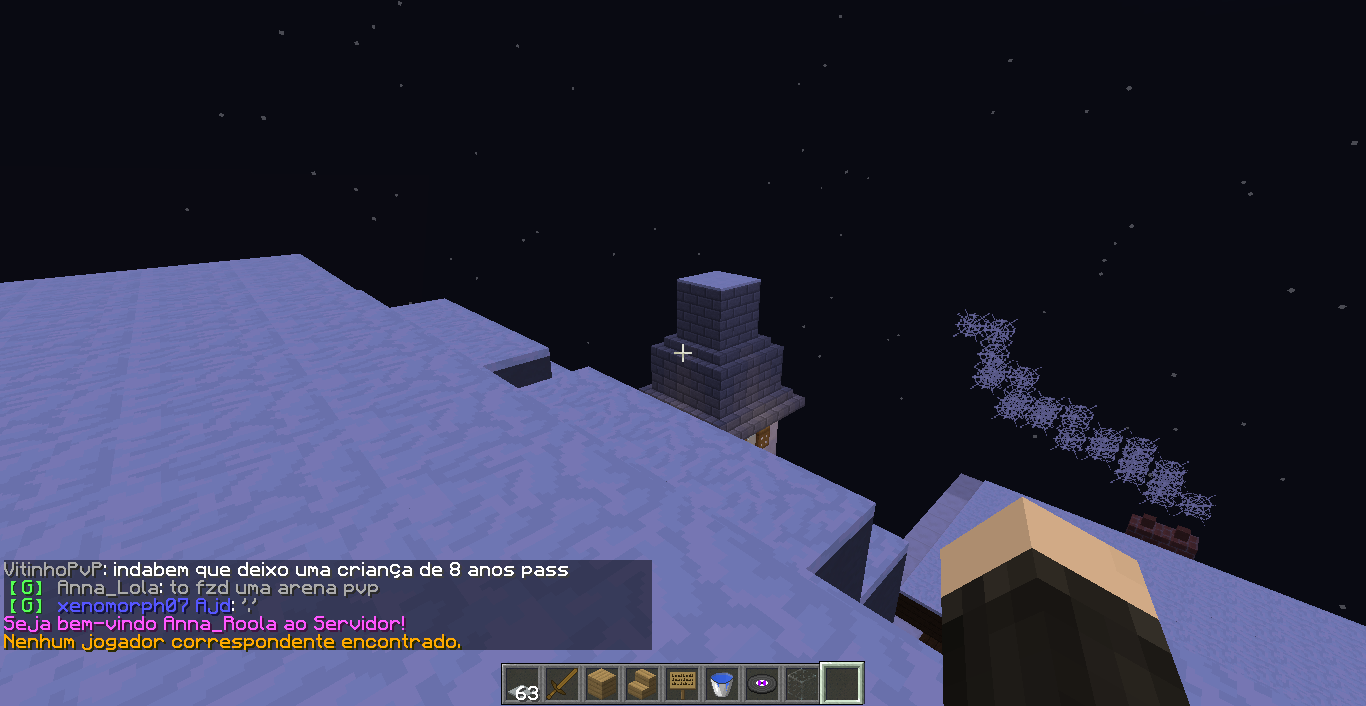This screenshot has height=706, width=1366.
Task: Click the orange 'Nenhum jogador' error message
Action: (x=232, y=641)
